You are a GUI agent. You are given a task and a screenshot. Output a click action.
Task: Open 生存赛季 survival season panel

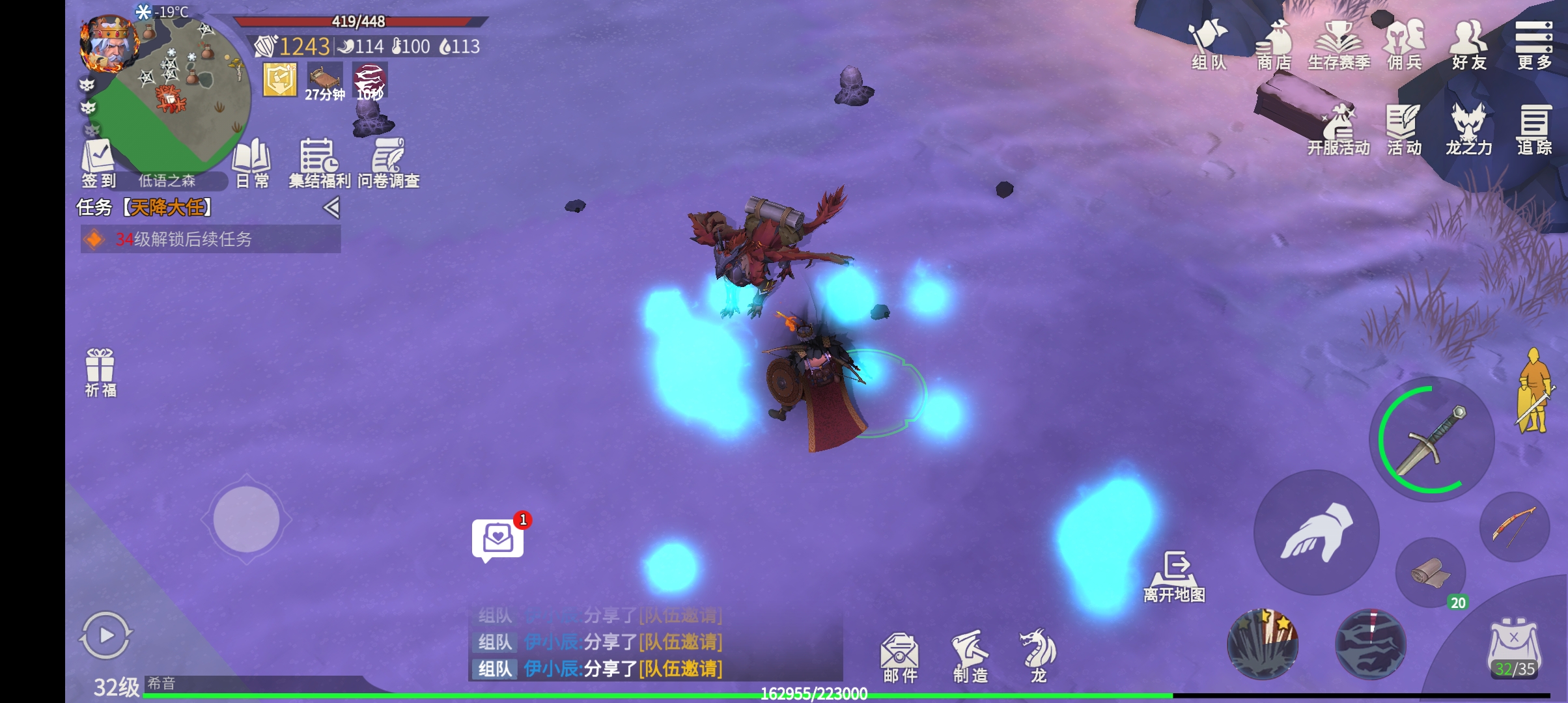(x=1339, y=44)
